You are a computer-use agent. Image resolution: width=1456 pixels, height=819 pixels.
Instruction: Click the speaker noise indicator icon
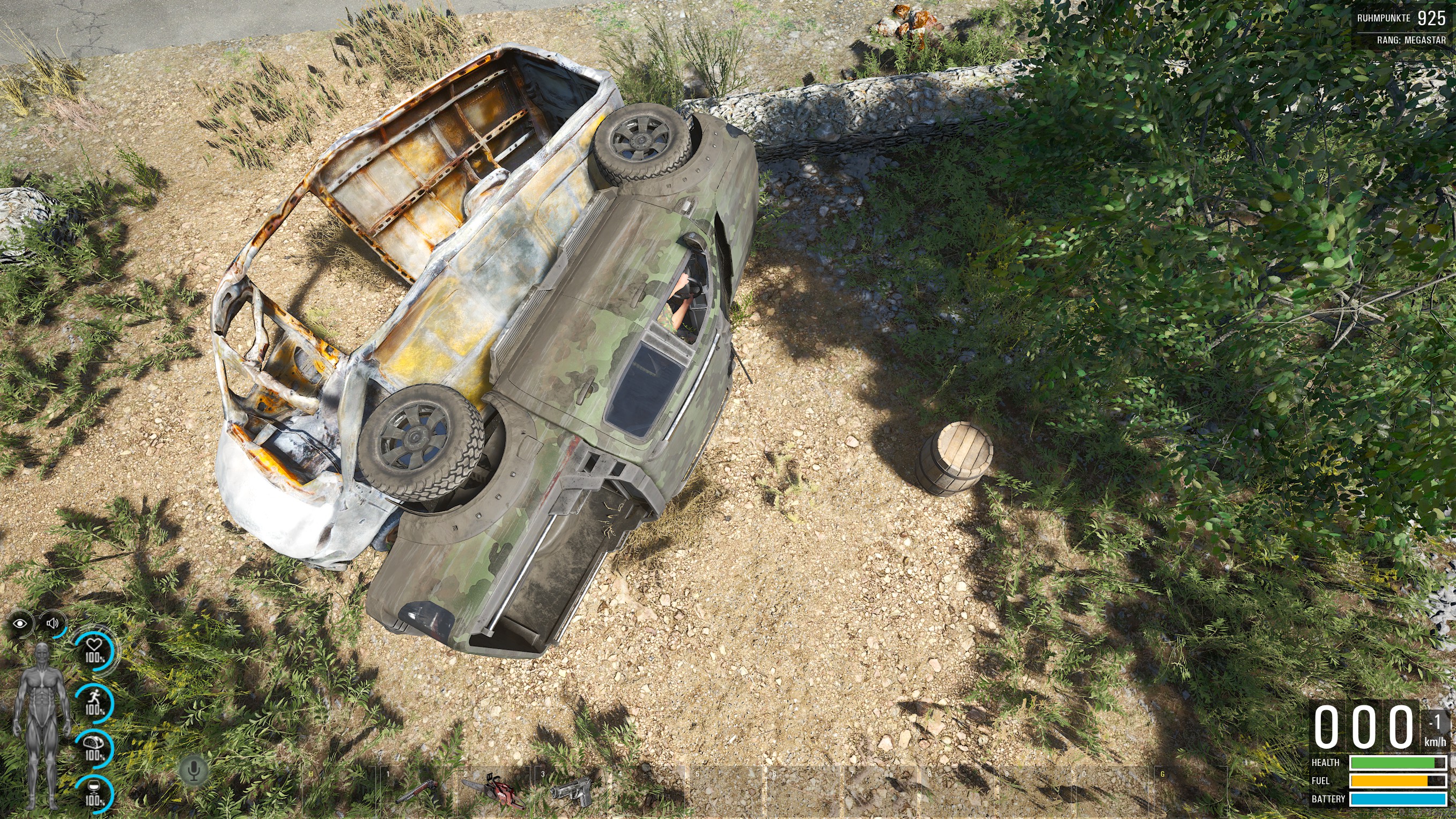click(53, 623)
